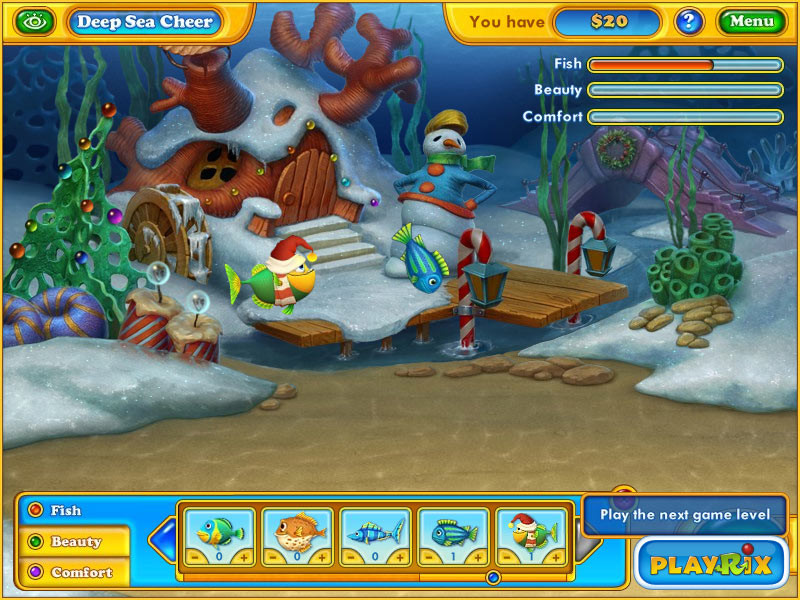The height and width of the screenshot is (600, 800).
Task: Click the blue question mark help button
Action: [x=688, y=21]
